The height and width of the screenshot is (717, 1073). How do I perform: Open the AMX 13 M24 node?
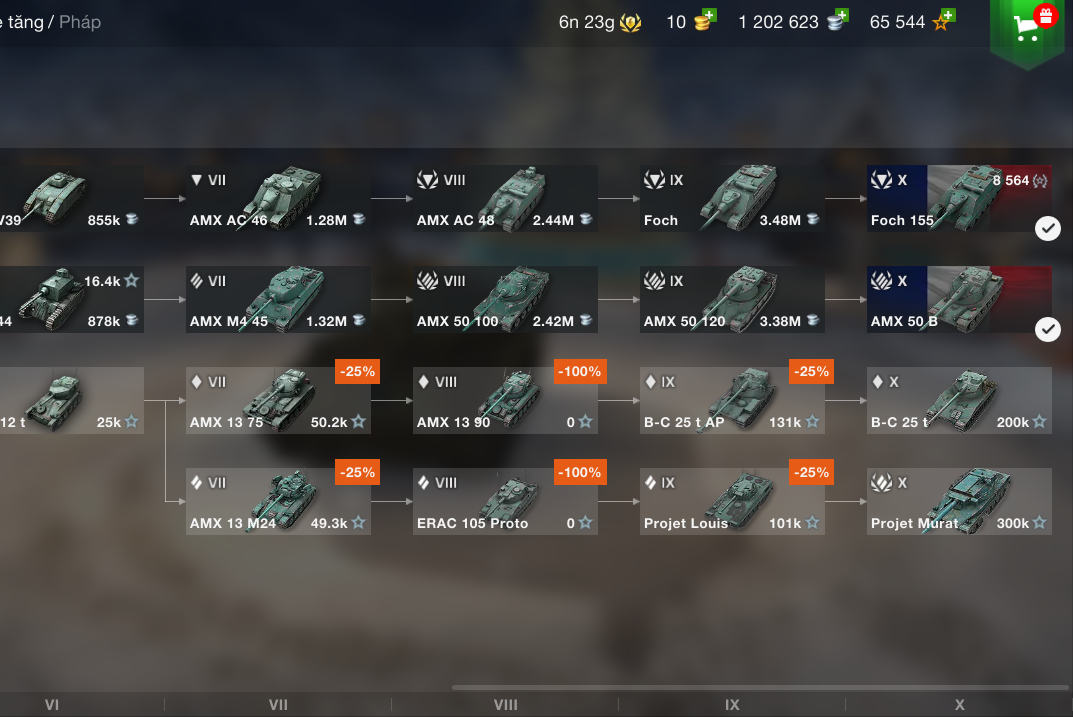(x=278, y=502)
